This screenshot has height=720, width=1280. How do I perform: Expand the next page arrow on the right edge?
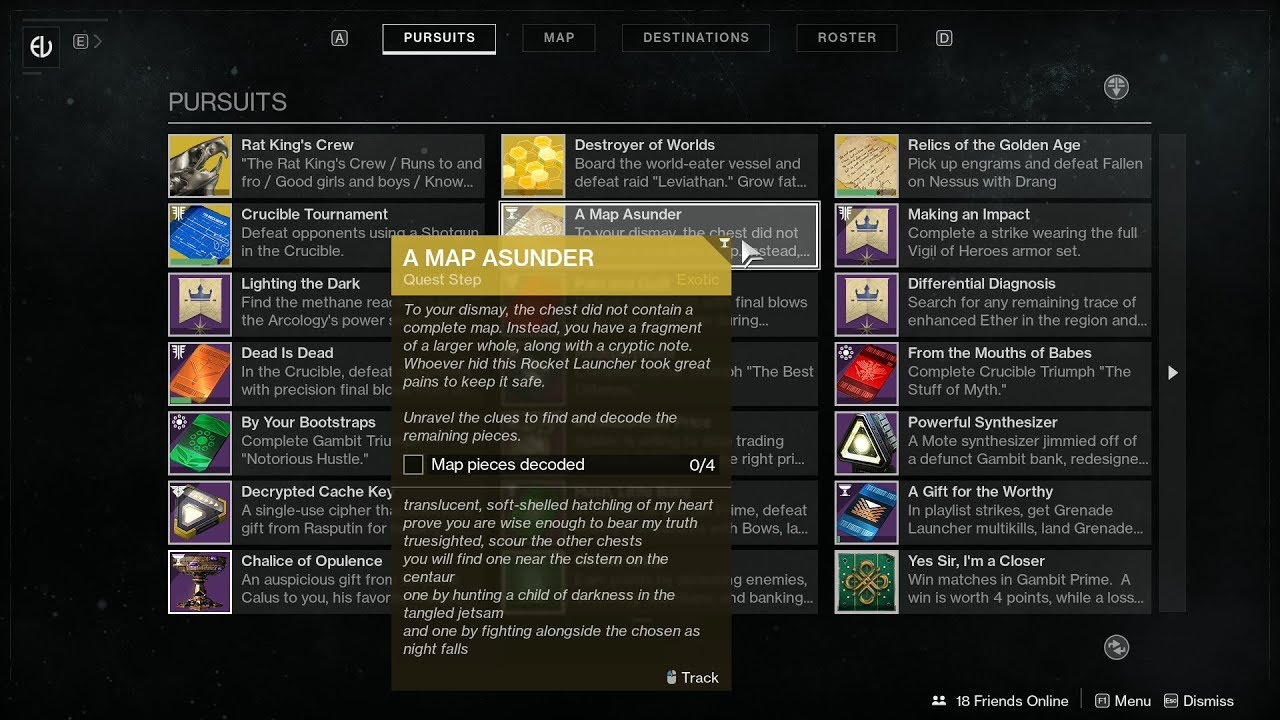[1172, 373]
